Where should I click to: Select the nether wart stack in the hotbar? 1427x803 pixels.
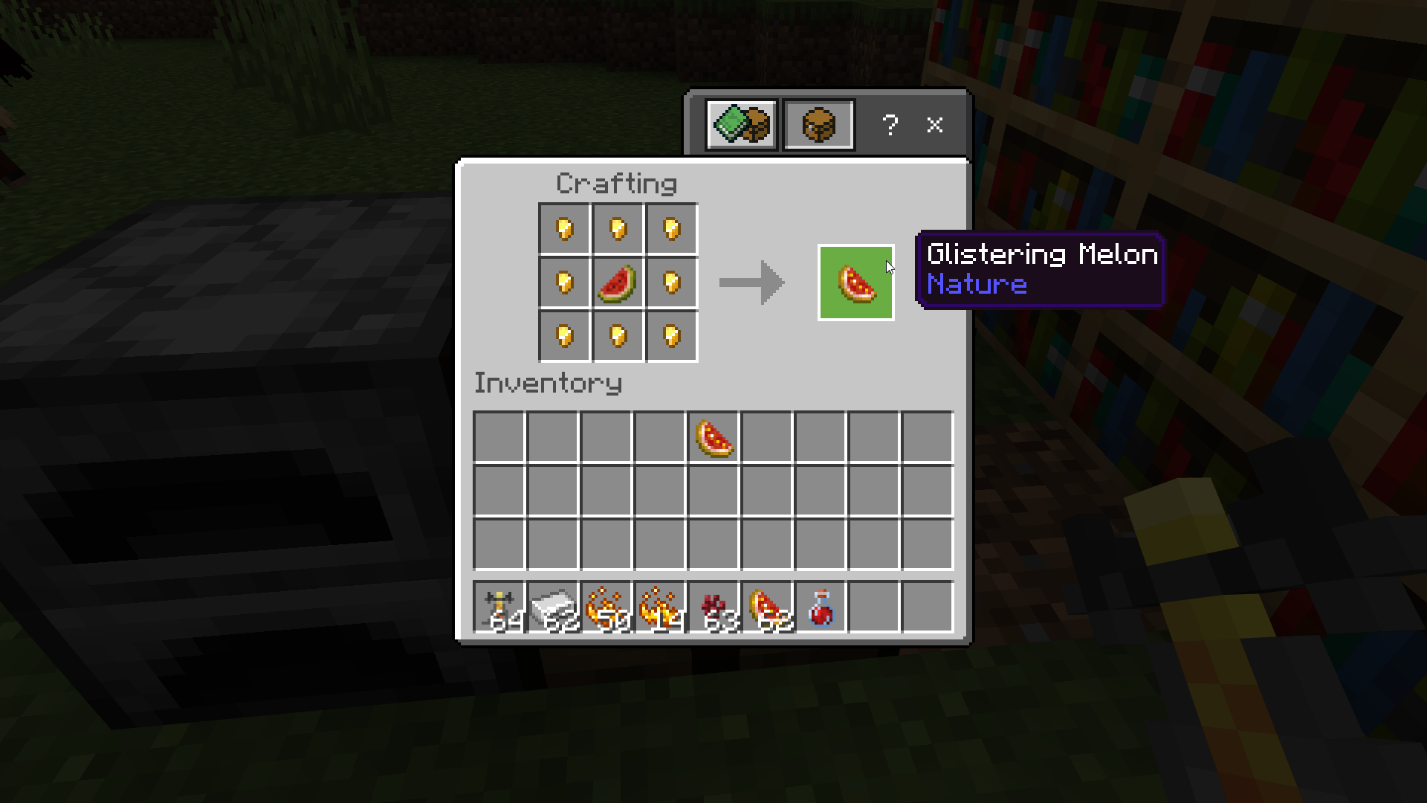point(714,608)
